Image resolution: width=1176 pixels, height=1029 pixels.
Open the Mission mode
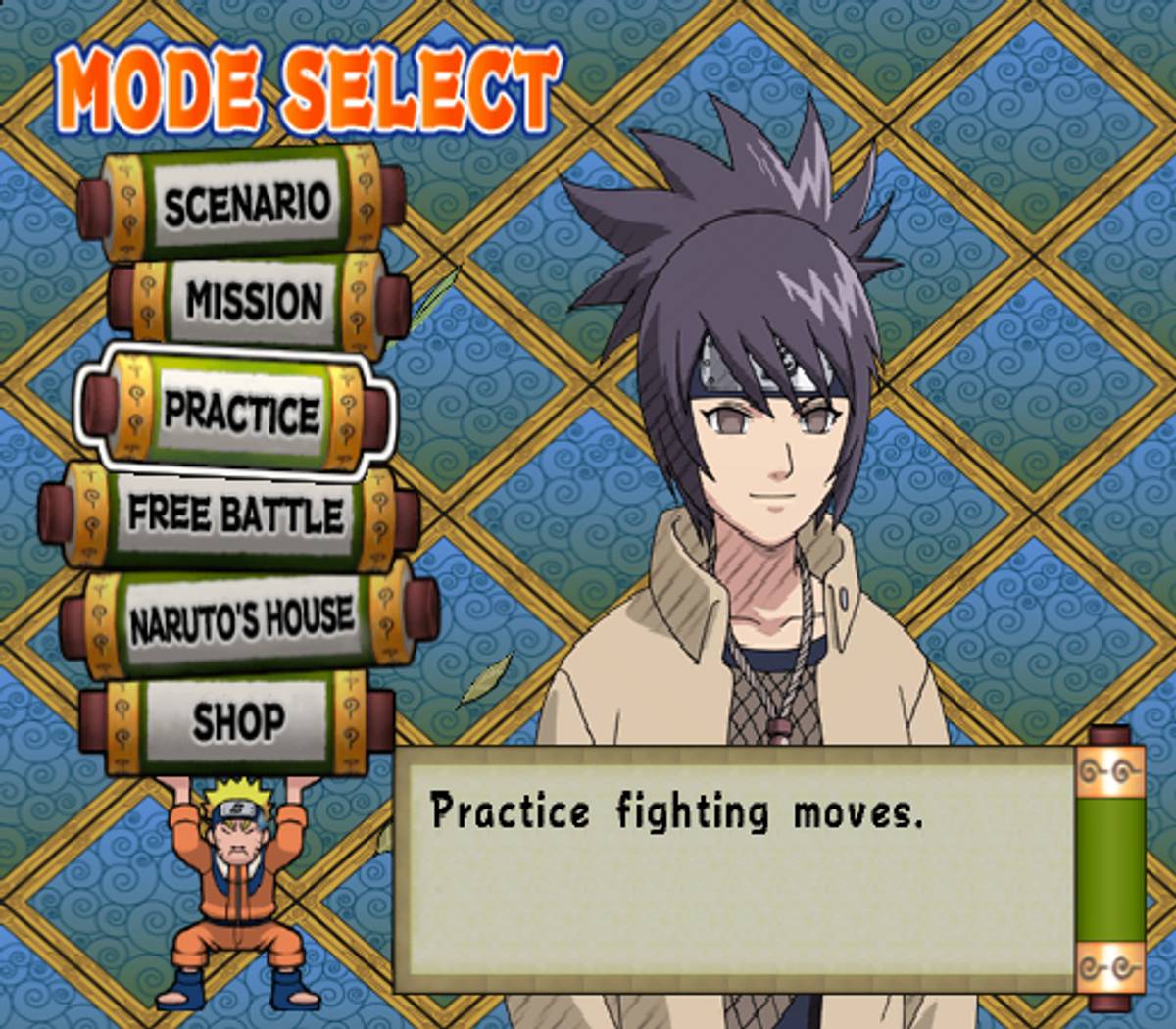click(x=254, y=300)
